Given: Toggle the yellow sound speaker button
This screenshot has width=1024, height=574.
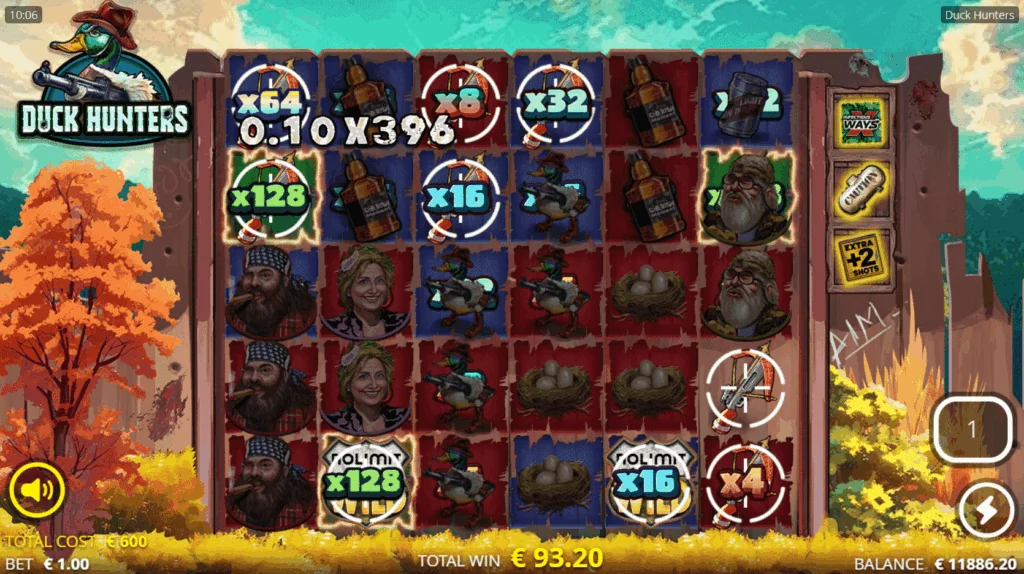Looking at the screenshot, I should 37,490.
